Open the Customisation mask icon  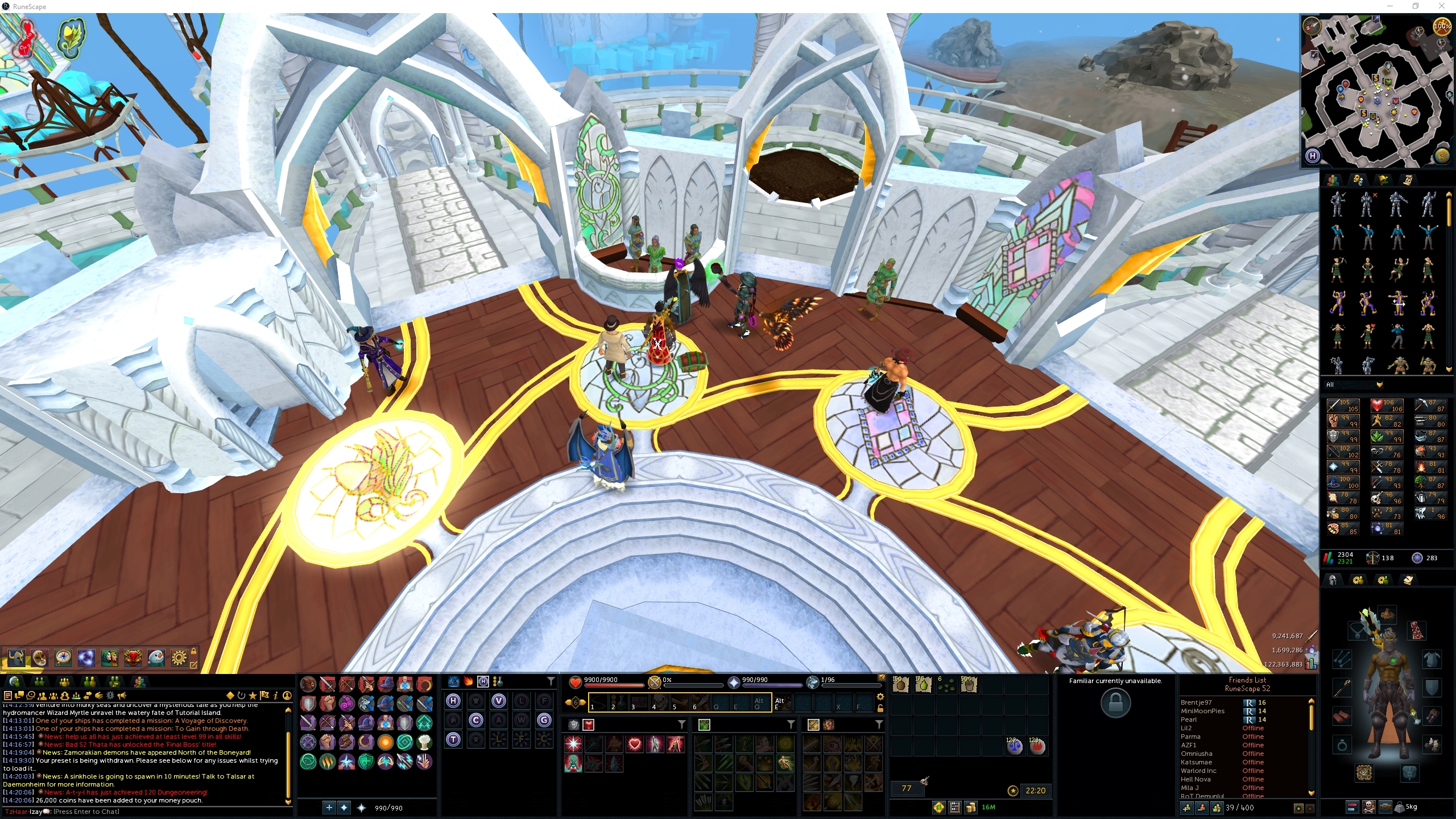[x=39, y=658]
